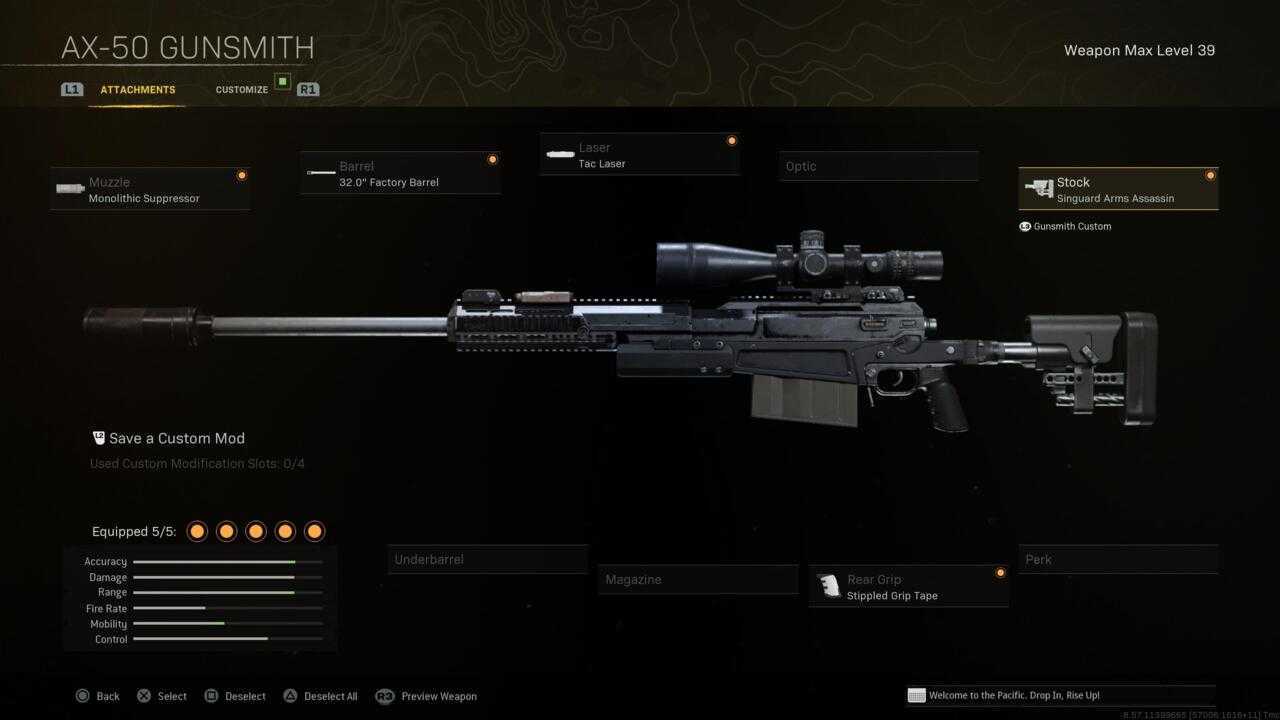Select the empty Magazine slot

[698, 580]
